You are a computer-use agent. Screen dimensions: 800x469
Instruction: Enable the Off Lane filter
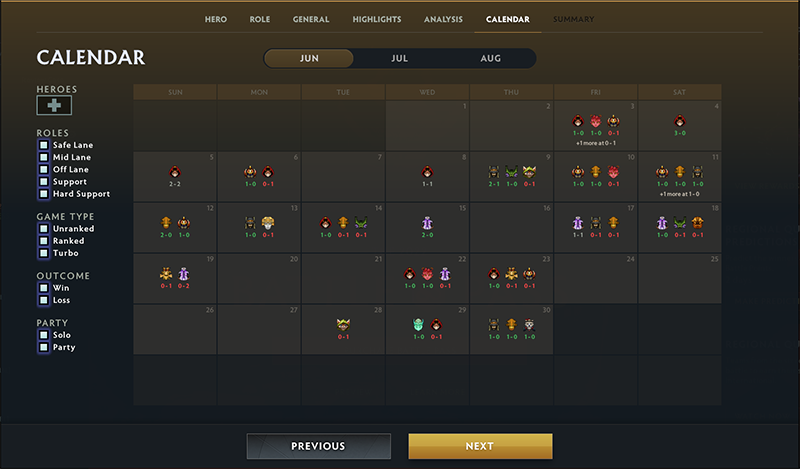click(x=44, y=169)
